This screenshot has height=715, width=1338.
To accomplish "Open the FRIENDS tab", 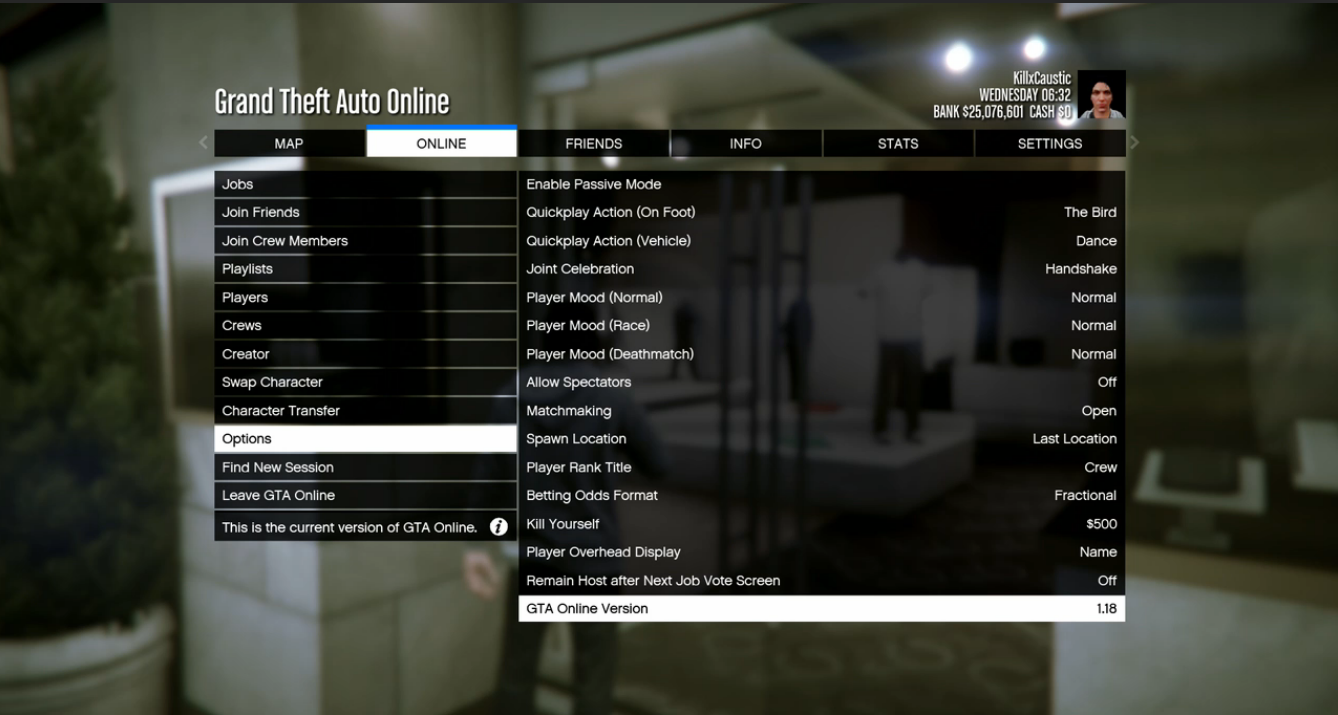I will pyautogui.click(x=593, y=144).
